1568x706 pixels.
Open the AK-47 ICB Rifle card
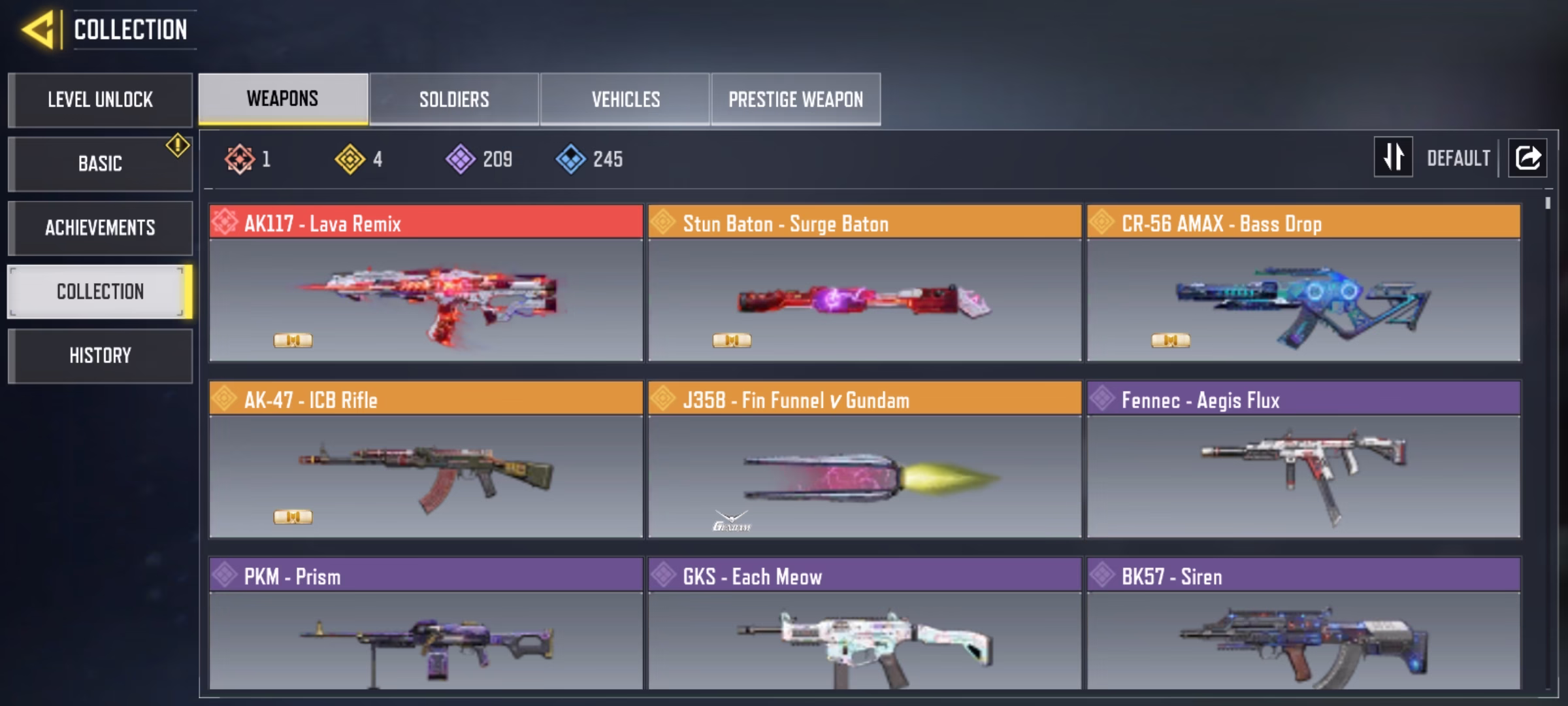pyautogui.click(x=426, y=460)
